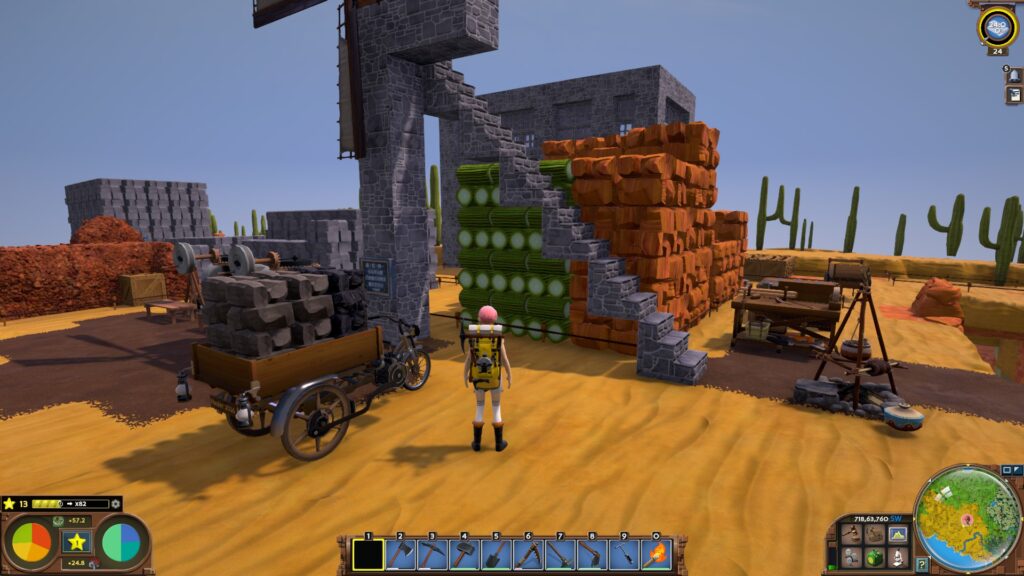
Task: Open the food nutrition pie chart
Action: pyautogui.click(x=30, y=542)
